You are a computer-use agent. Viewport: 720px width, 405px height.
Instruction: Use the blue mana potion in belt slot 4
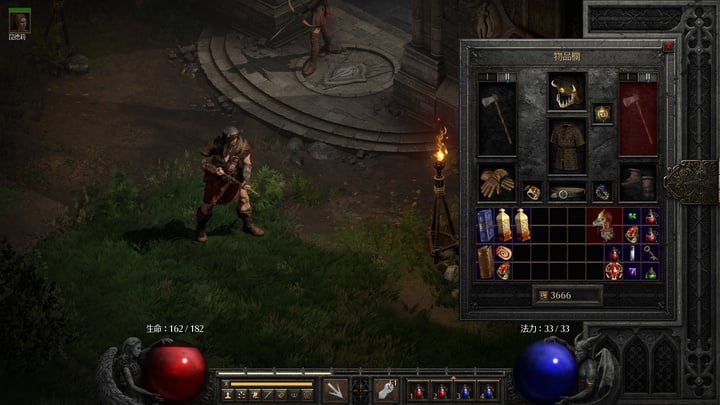pyautogui.click(x=488, y=391)
